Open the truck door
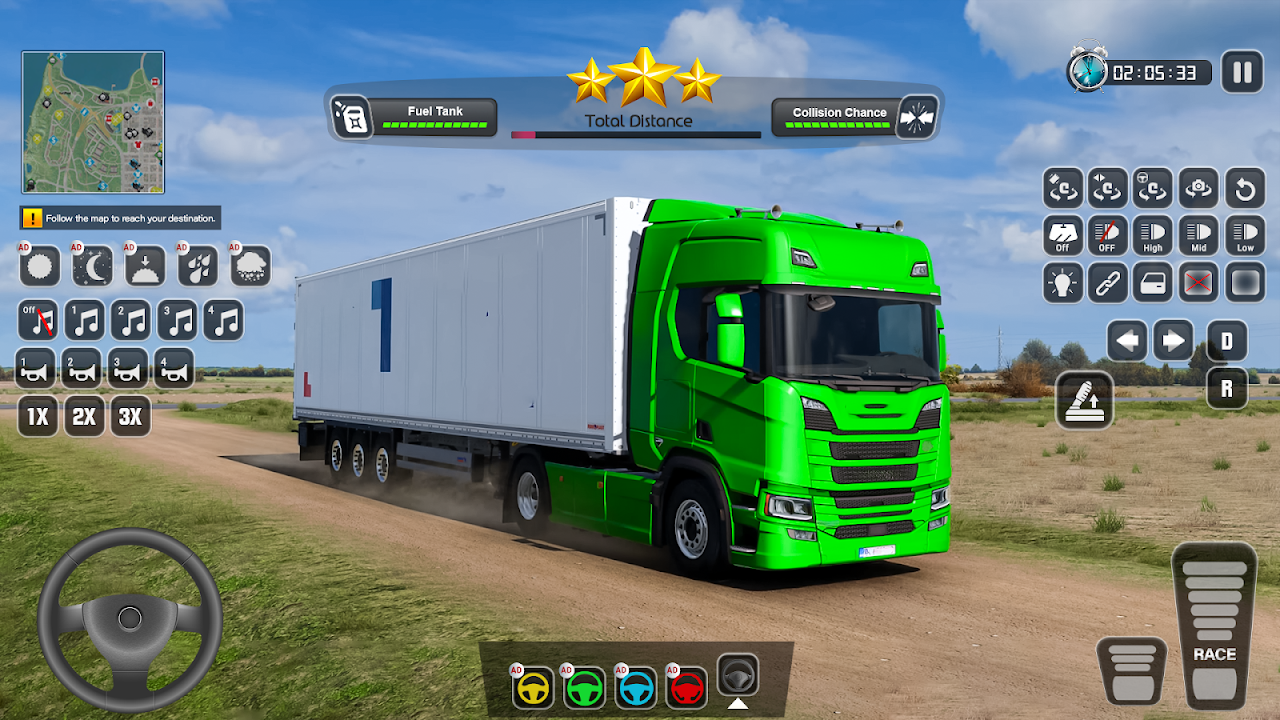The height and width of the screenshot is (720, 1280). coord(1152,283)
